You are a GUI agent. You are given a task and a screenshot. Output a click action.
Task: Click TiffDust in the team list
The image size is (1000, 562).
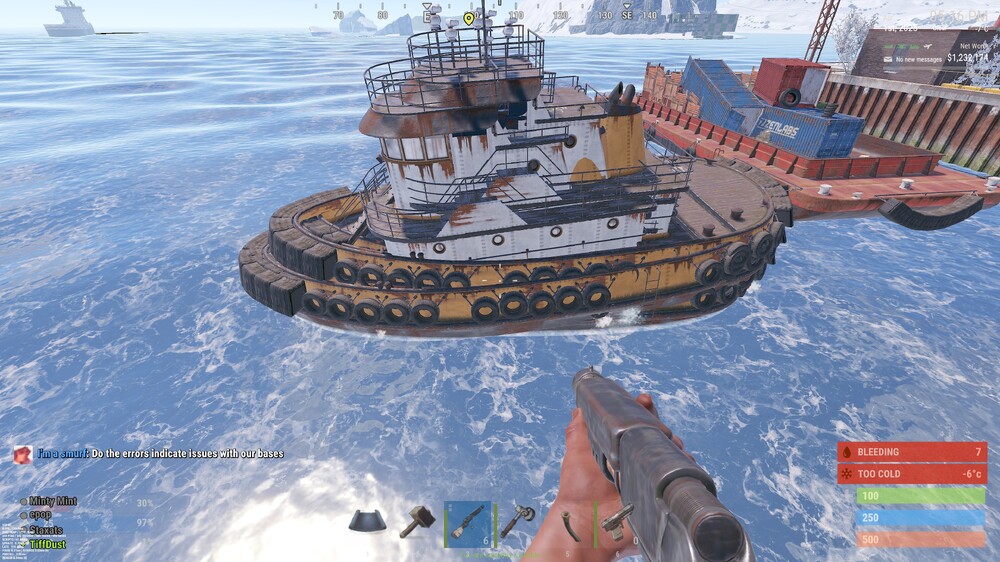[48, 545]
